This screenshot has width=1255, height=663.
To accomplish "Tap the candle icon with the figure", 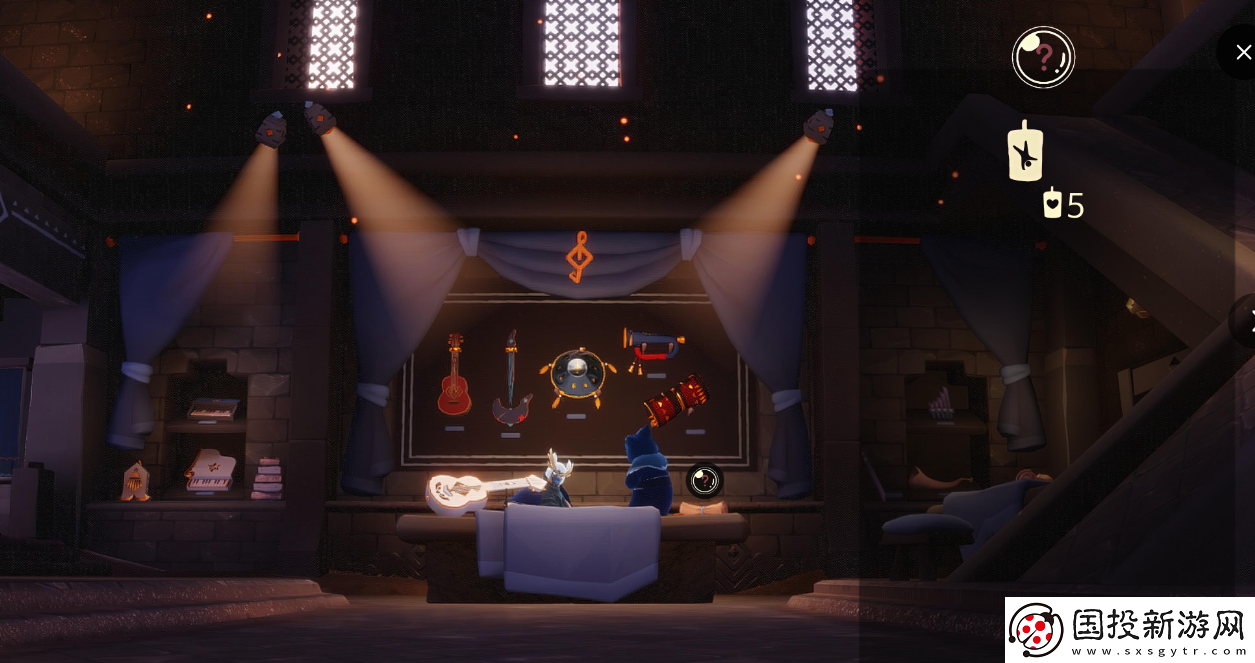I will pyautogui.click(x=1024, y=153).
